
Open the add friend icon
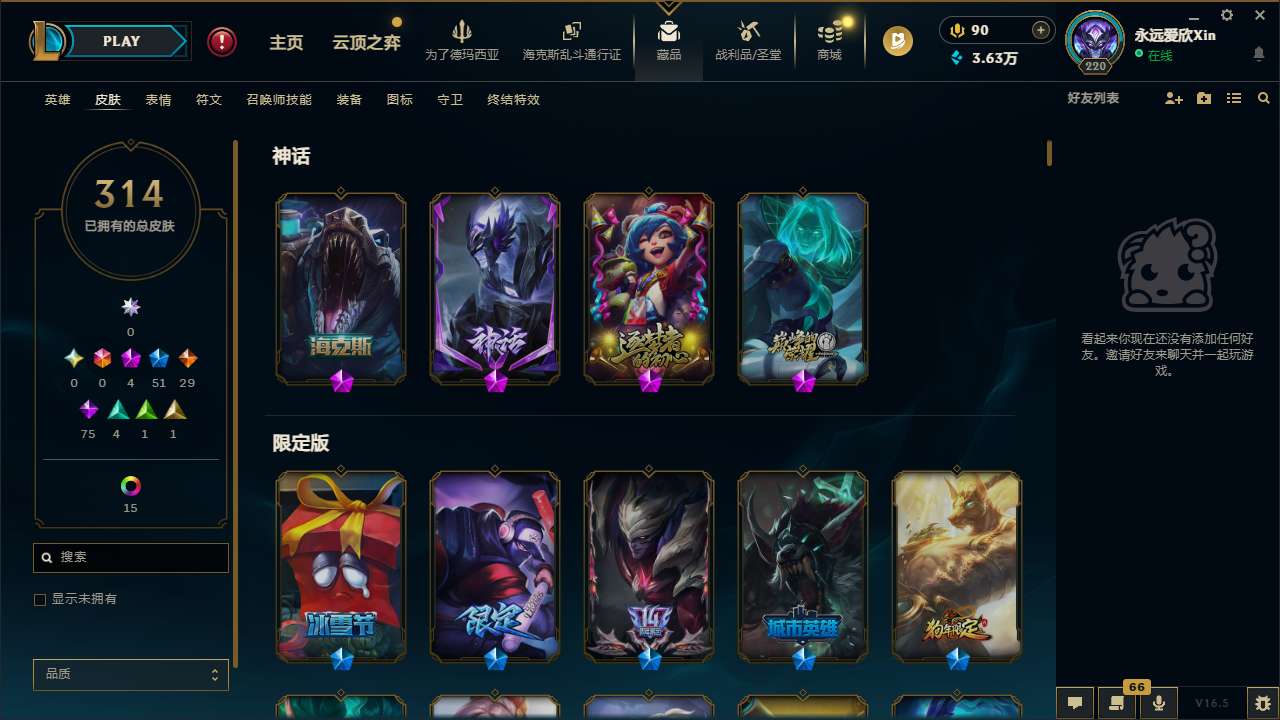(x=1172, y=98)
